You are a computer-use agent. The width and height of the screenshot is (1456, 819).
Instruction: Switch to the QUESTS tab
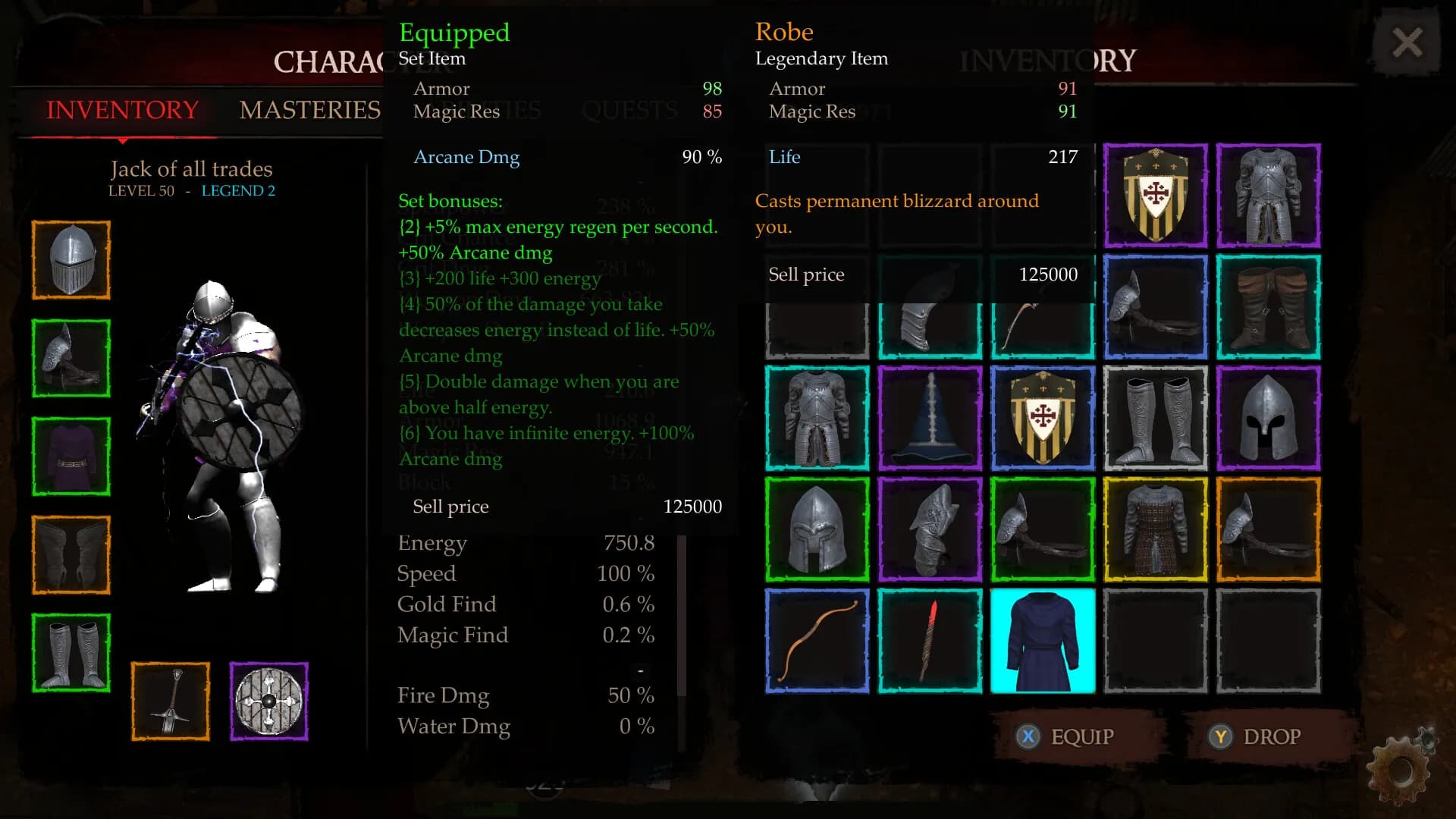630,111
